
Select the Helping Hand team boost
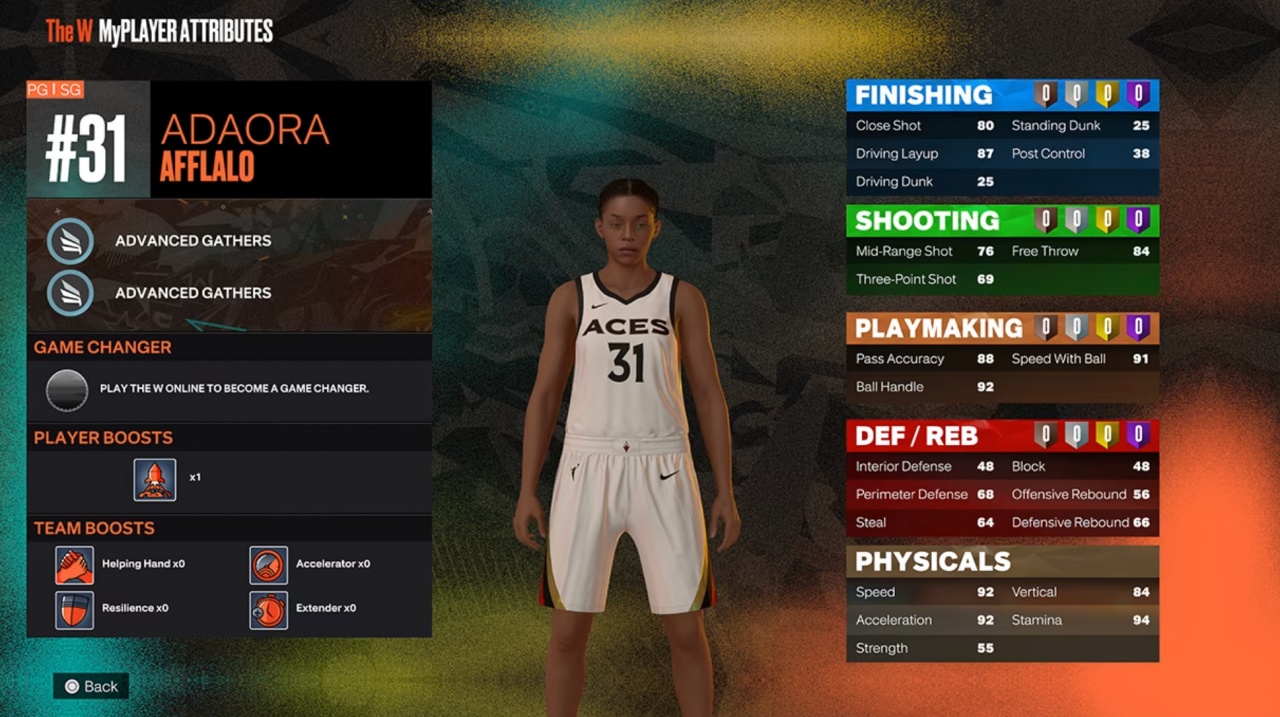pos(75,565)
